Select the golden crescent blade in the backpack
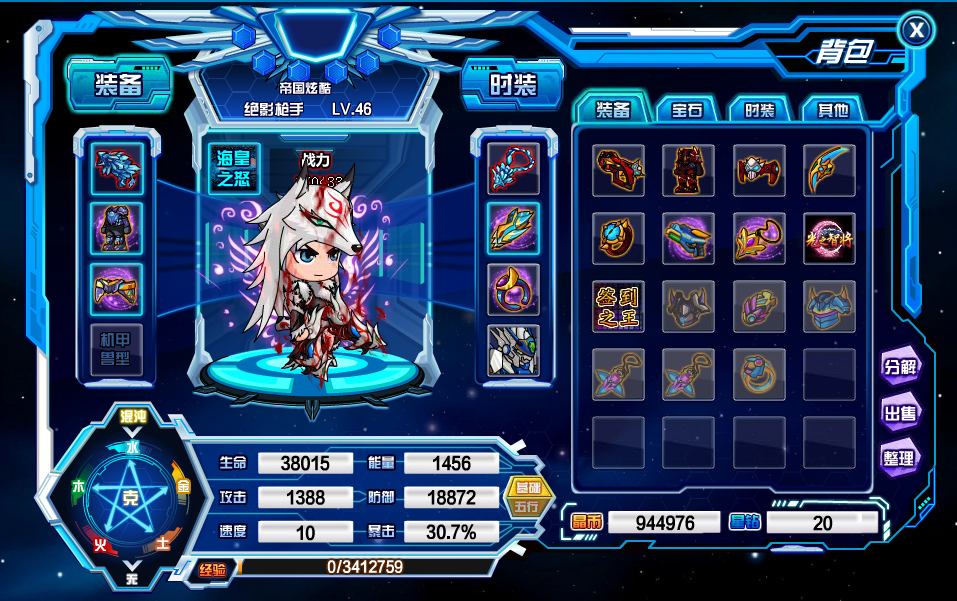Viewport: 957px width, 601px height. click(x=829, y=170)
